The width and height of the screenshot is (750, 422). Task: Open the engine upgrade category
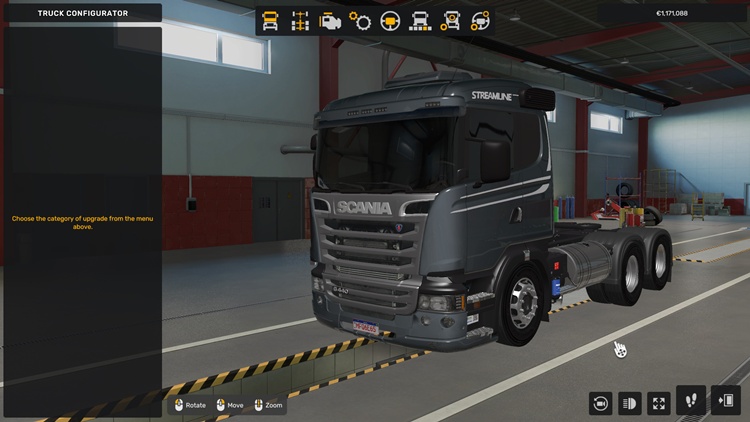pos(329,20)
